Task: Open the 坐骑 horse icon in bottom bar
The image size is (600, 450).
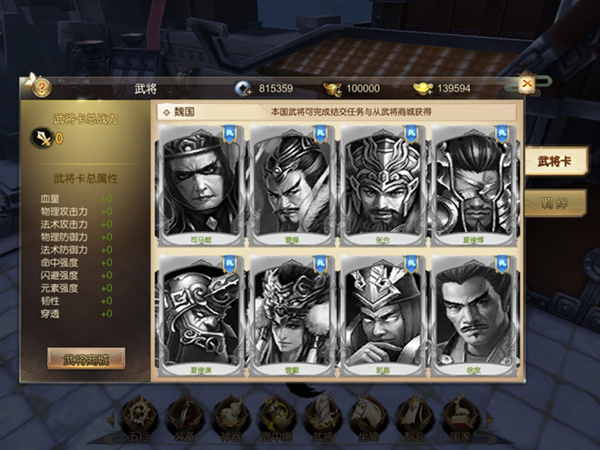Action: tap(368, 418)
